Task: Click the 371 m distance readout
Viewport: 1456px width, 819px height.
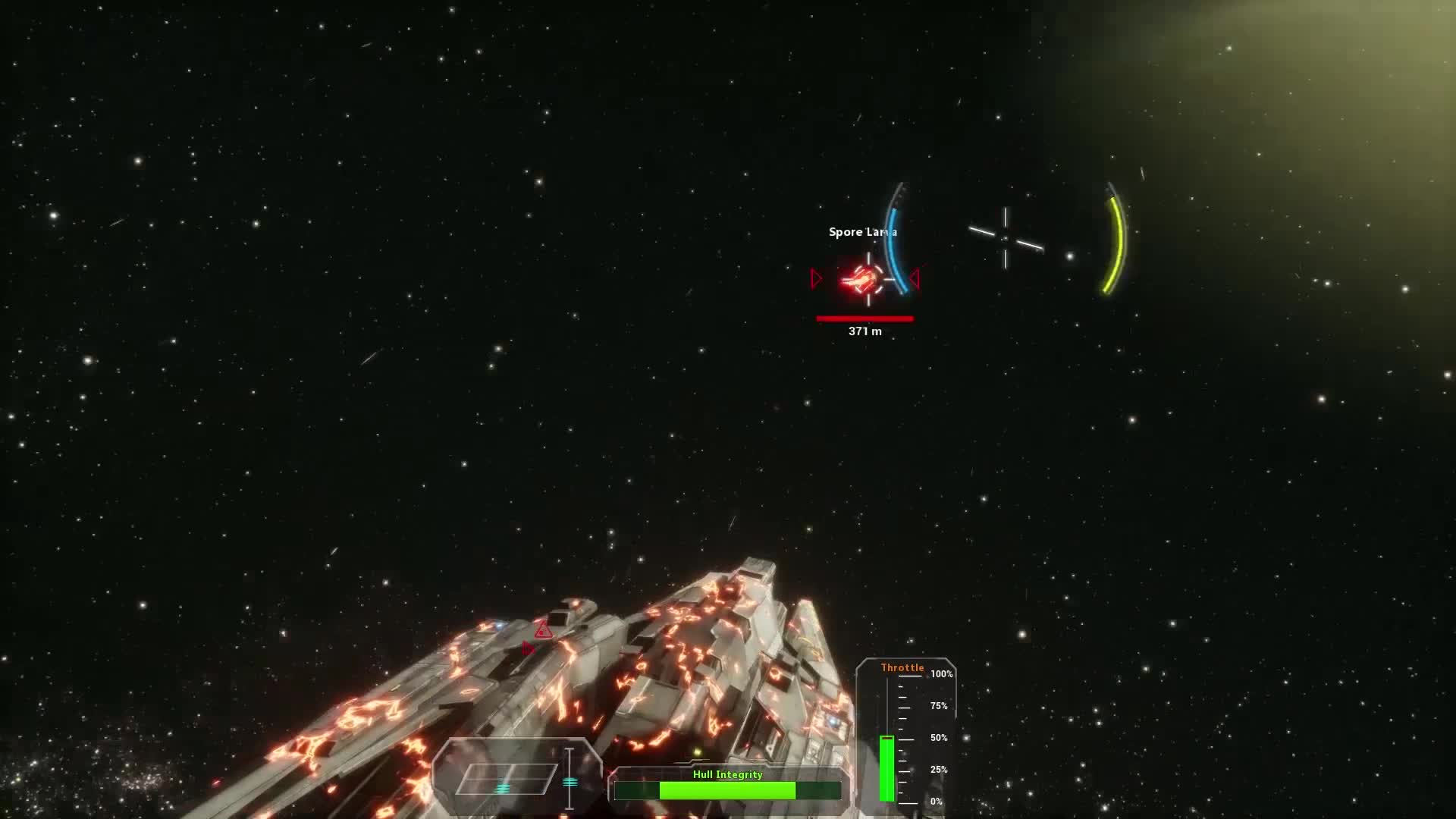Action: pyautogui.click(x=865, y=331)
